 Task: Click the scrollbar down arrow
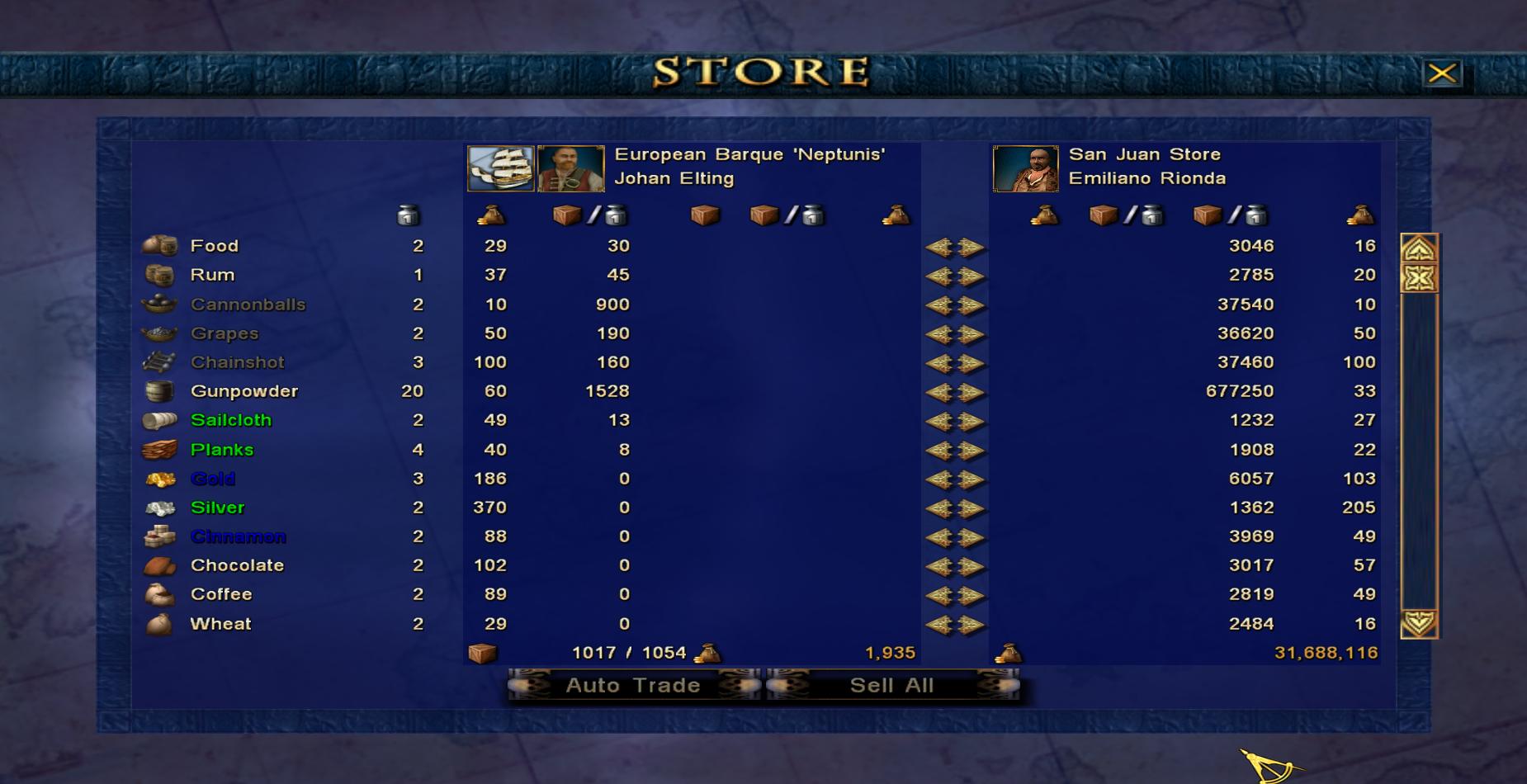click(1419, 623)
